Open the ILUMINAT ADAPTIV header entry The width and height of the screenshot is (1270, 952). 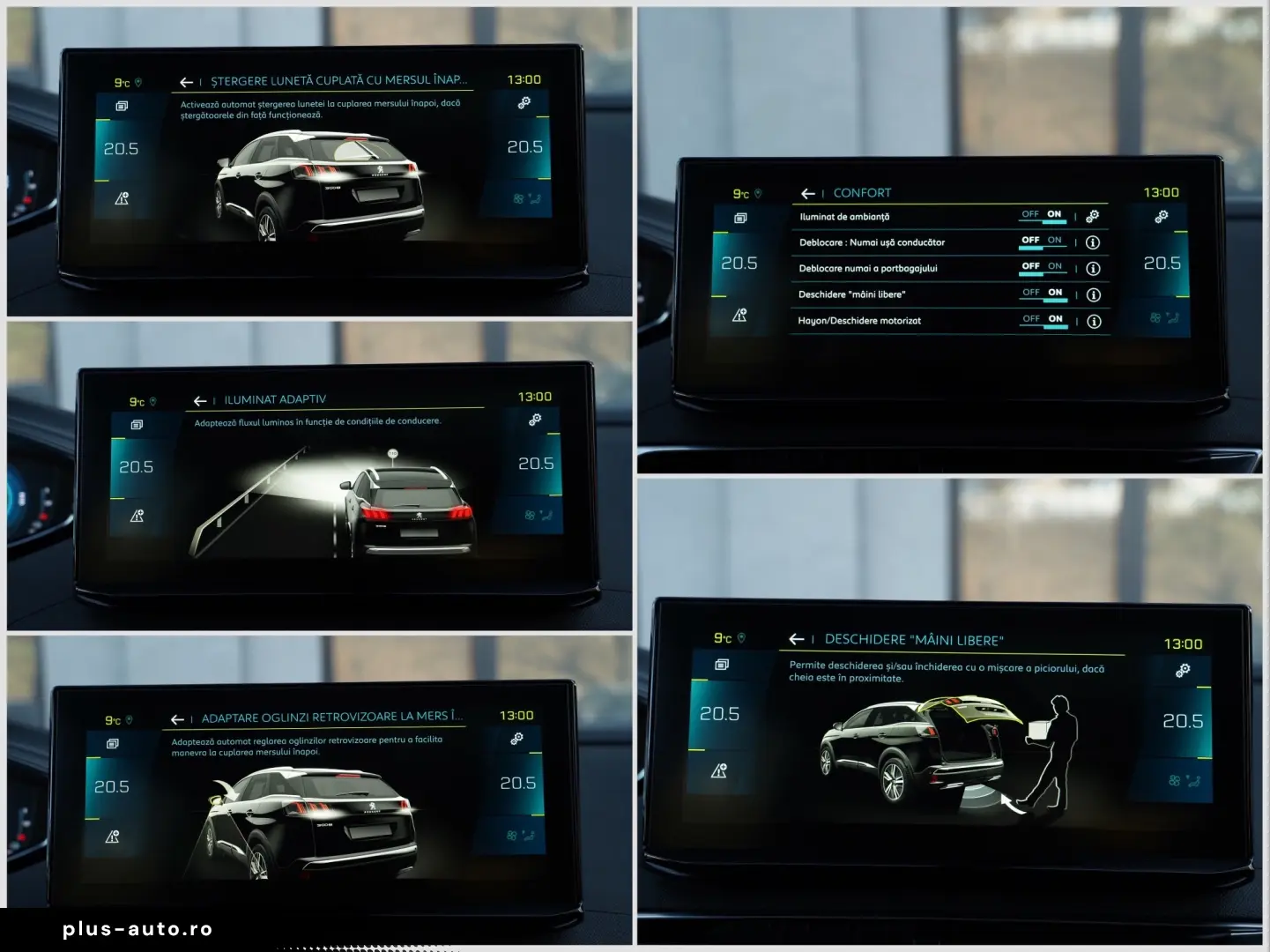pos(273,399)
